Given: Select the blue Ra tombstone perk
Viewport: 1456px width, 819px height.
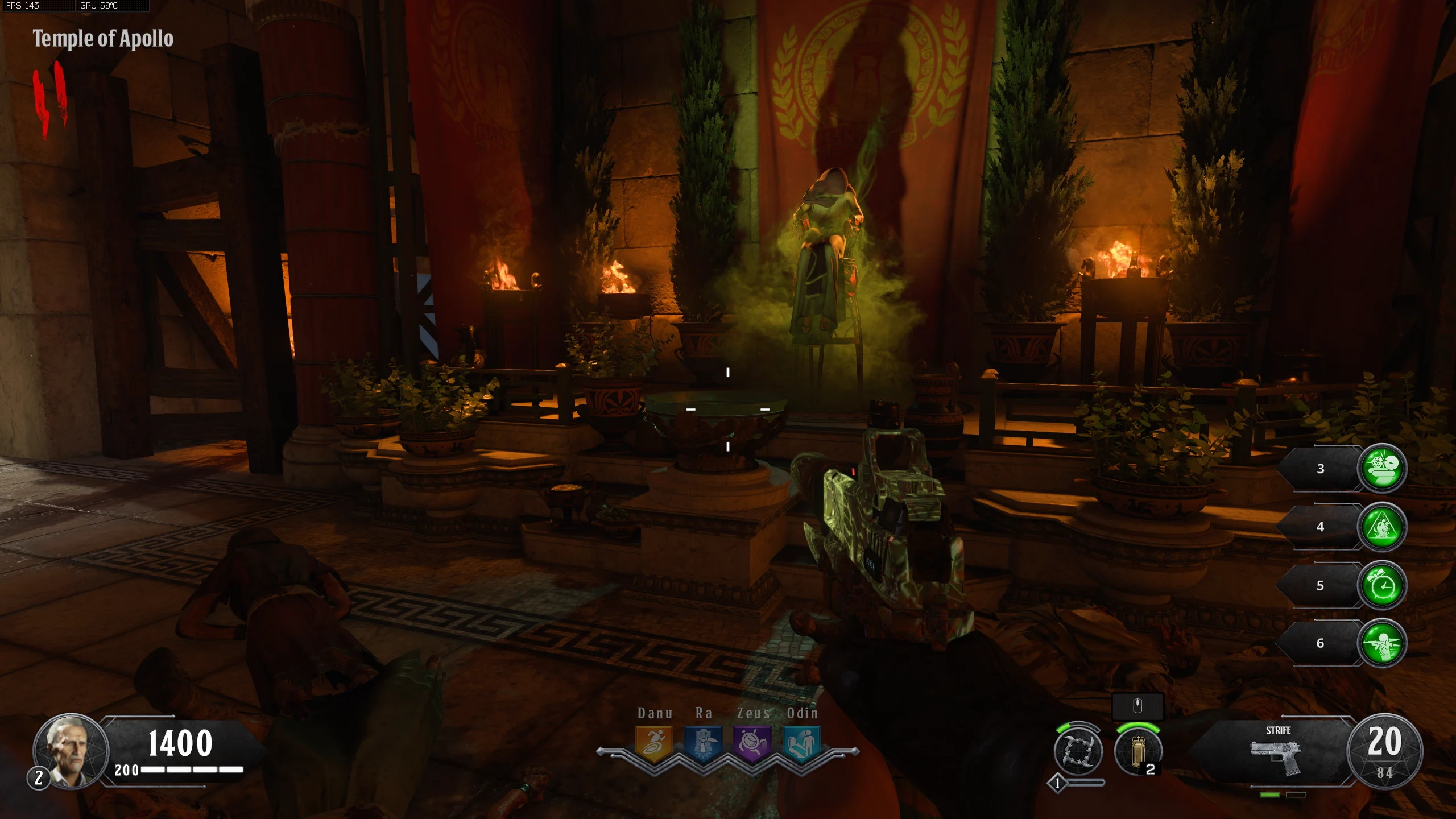Looking at the screenshot, I should coord(703,742).
